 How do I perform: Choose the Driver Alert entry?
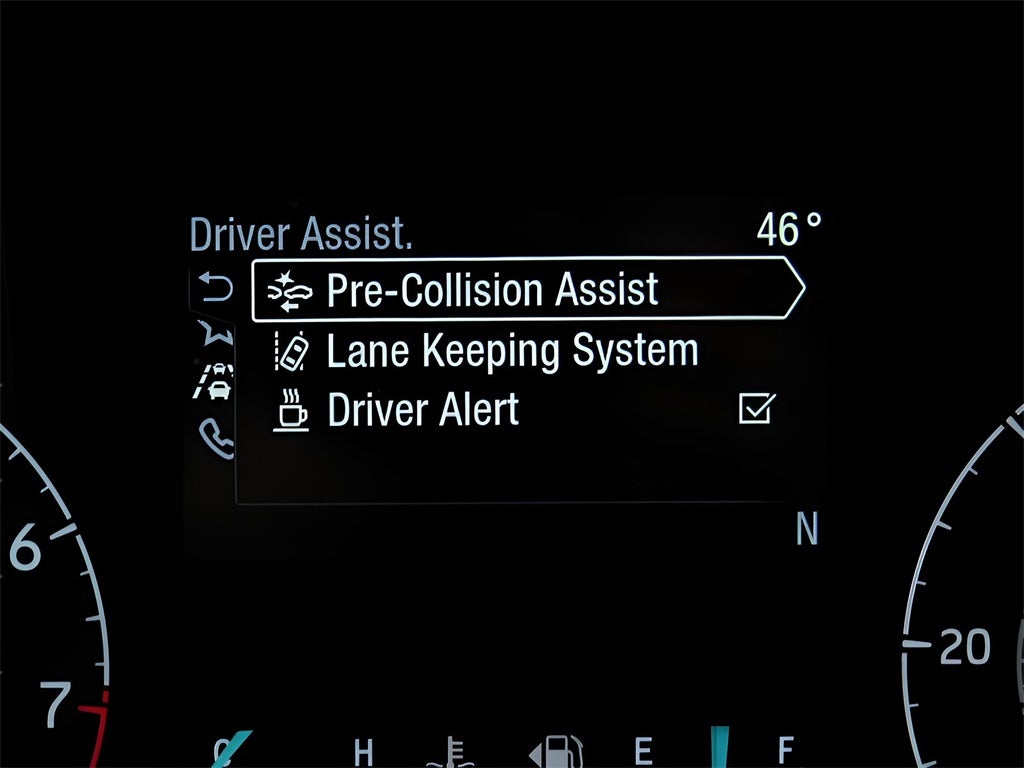pos(423,410)
